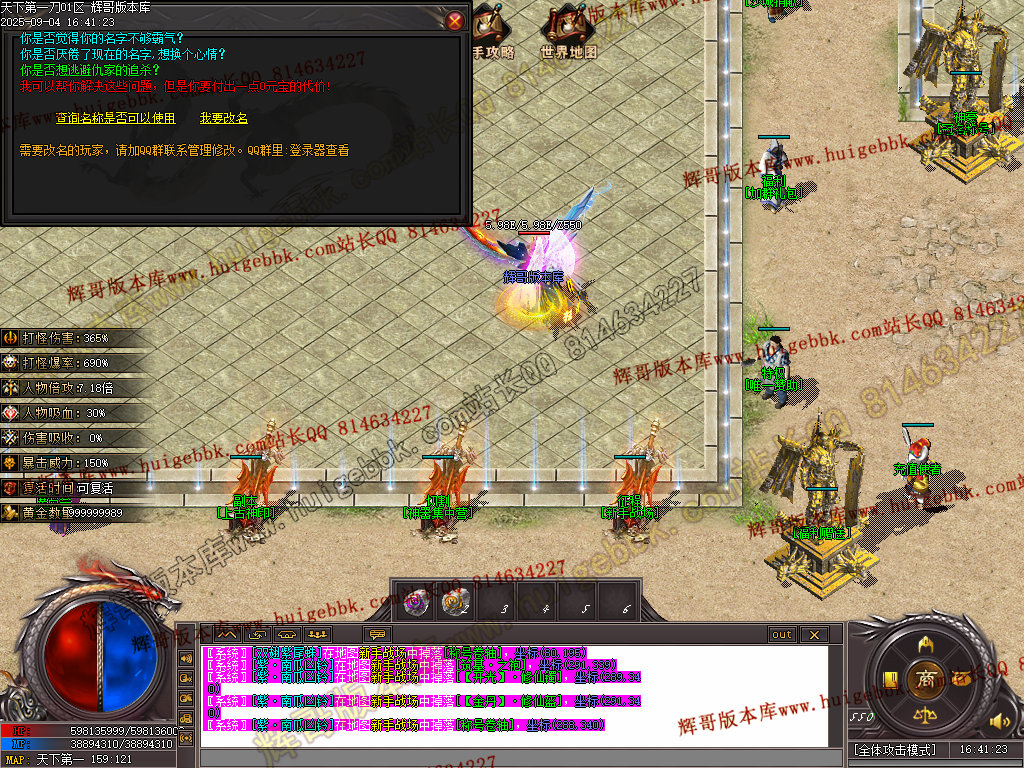The width and height of the screenshot is (1024, 768).
Task: Click the group members chat toolbar icon
Action: [317, 635]
